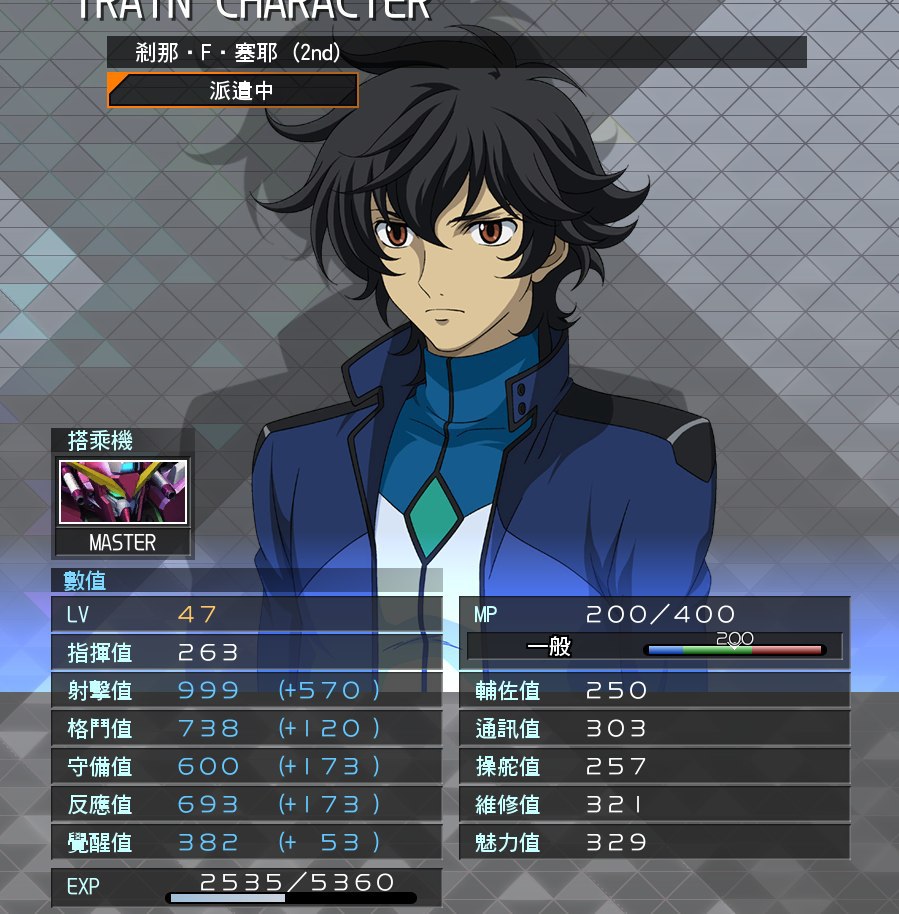The image size is (899, 914).
Task: Select the 覺醒值 awakening stat row
Action: (246, 843)
